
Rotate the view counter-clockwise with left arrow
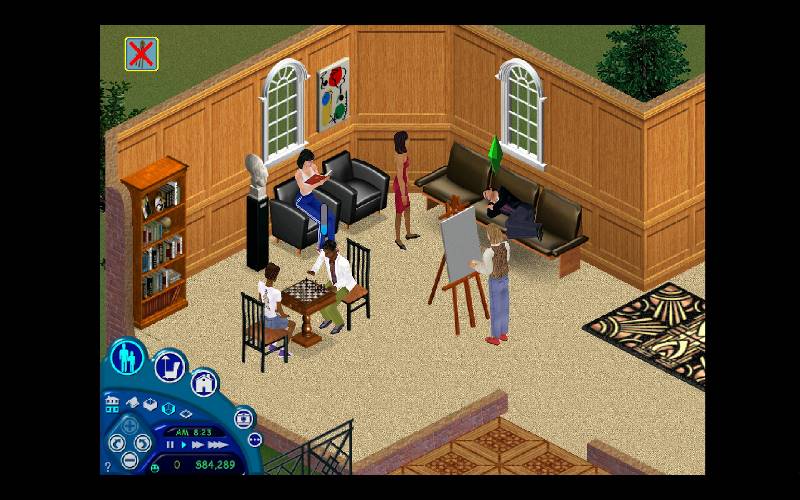116,442
